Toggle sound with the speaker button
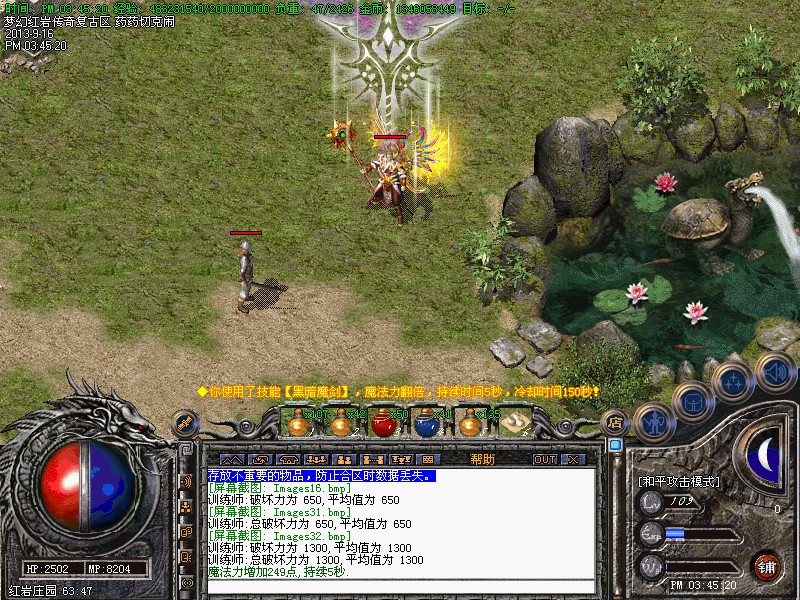This screenshot has height=600, width=800. click(x=774, y=373)
